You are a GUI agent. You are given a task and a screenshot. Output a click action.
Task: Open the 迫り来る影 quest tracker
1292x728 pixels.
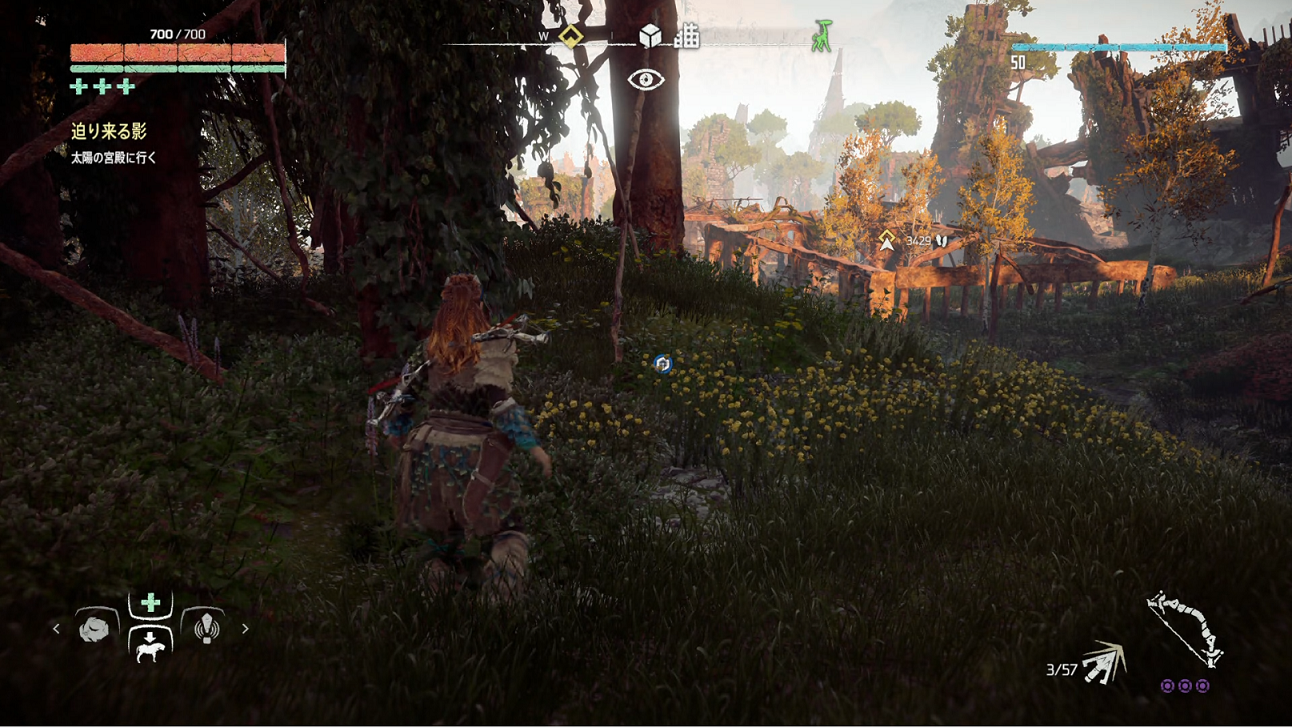point(109,131)
